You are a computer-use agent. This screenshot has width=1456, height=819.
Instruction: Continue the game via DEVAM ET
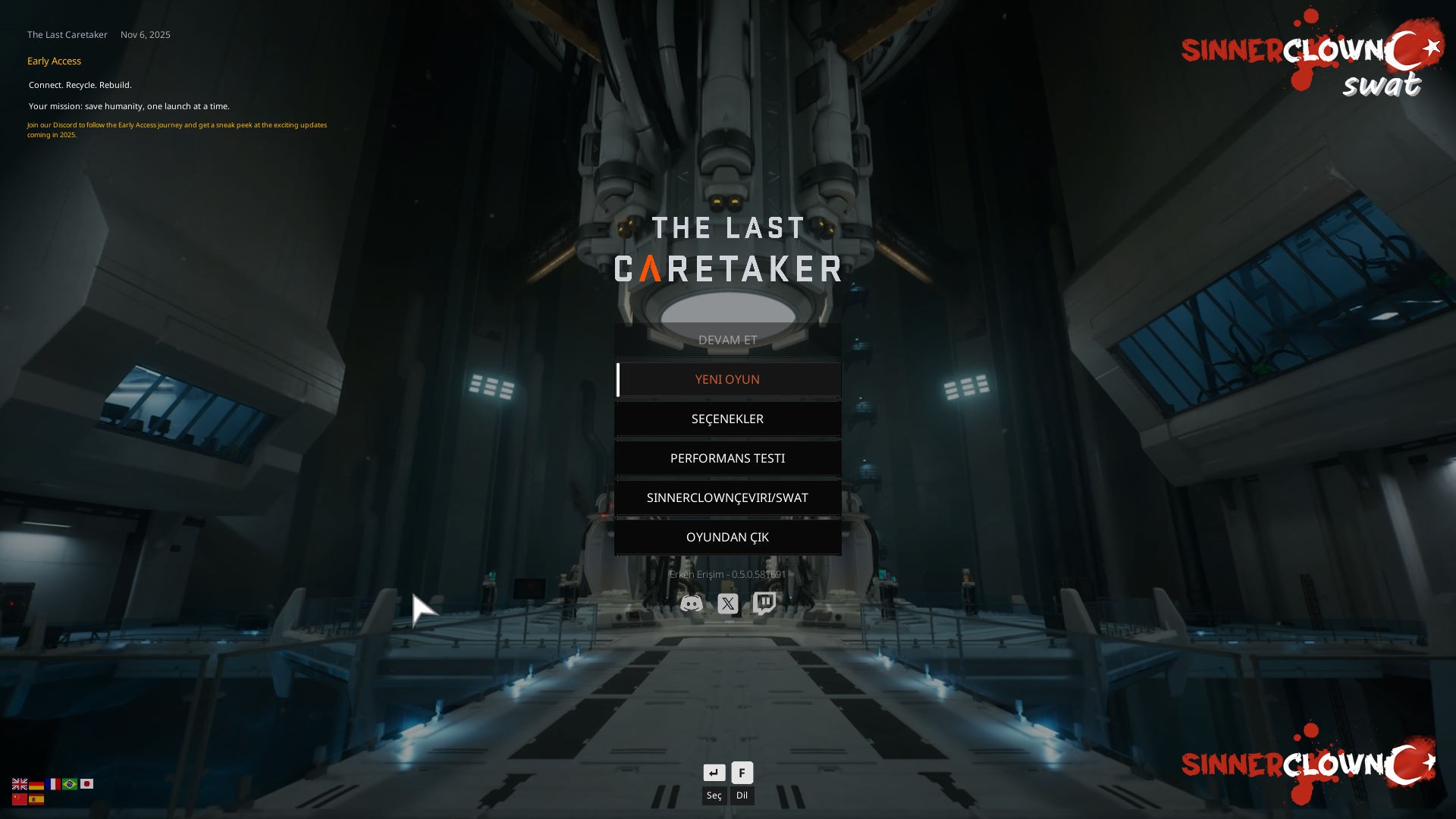728,340
